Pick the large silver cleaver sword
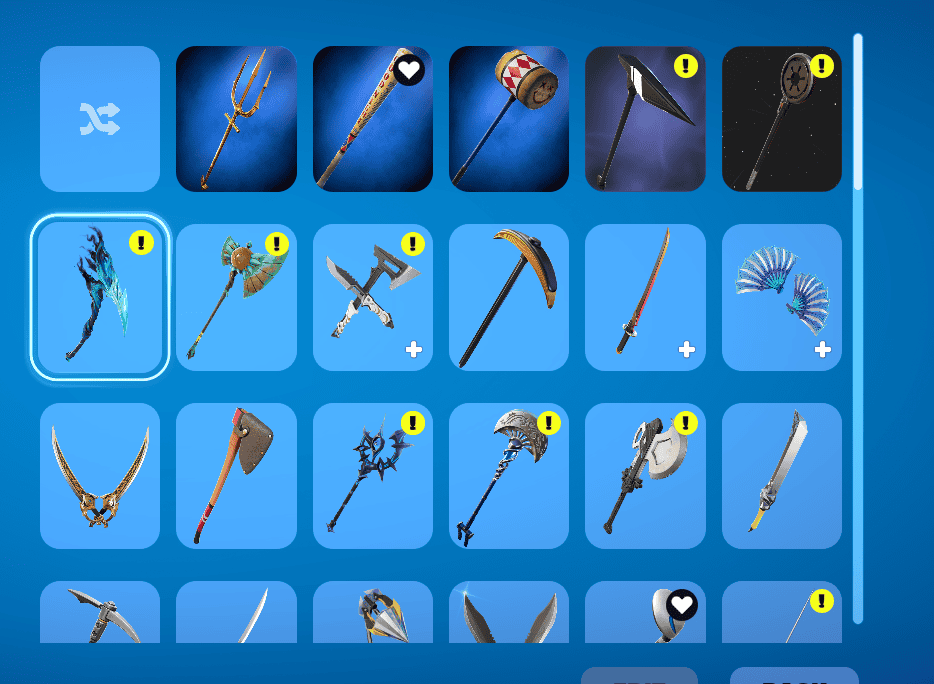The width and height of the screenshot is (934, 684). pos(781,476)
